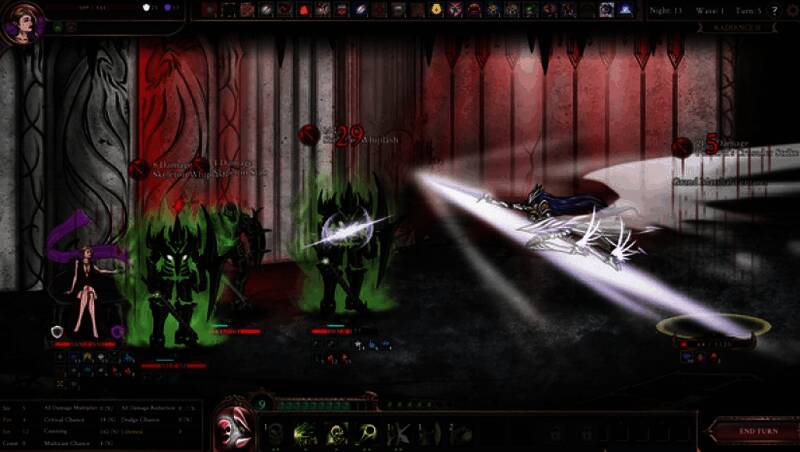Screen dimensions: 800x452
Task: Open the settings gear icon
Action: 789,10
